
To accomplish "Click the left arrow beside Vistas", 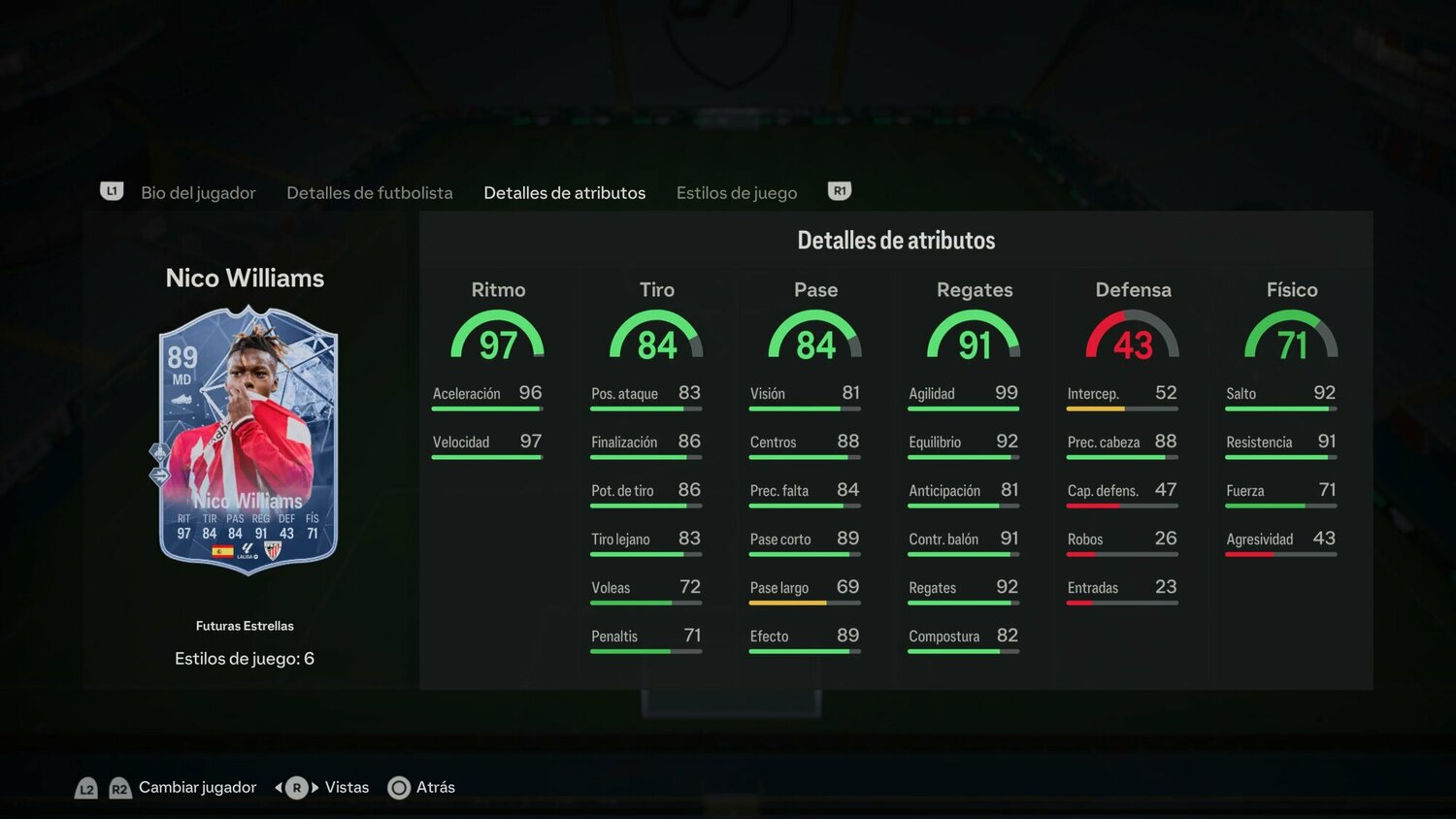I will (x=280, y=787).
